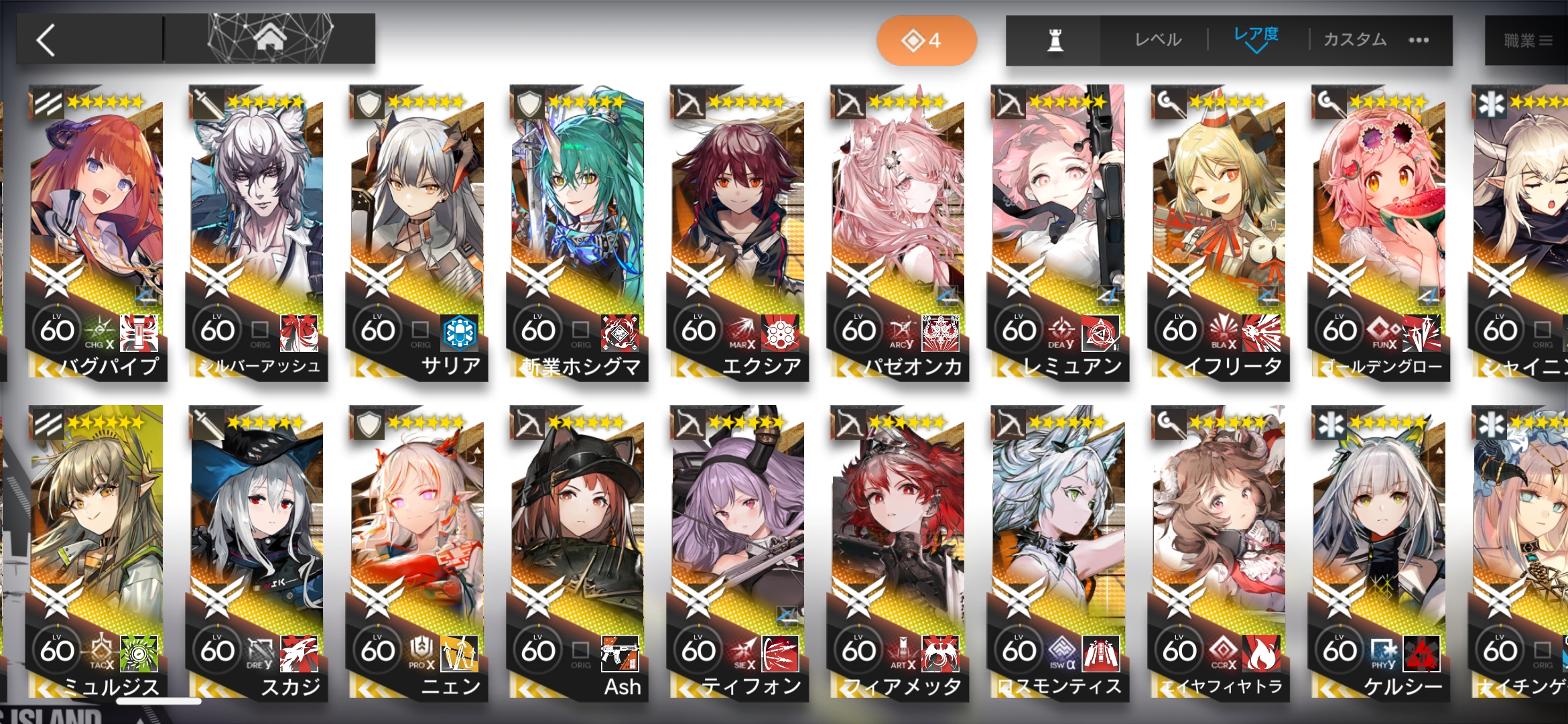Open the 職業 class filter
Image resolution: width=1568 pixels, height=724 pixels.
pyautogui.click(x=1526, y=41)
